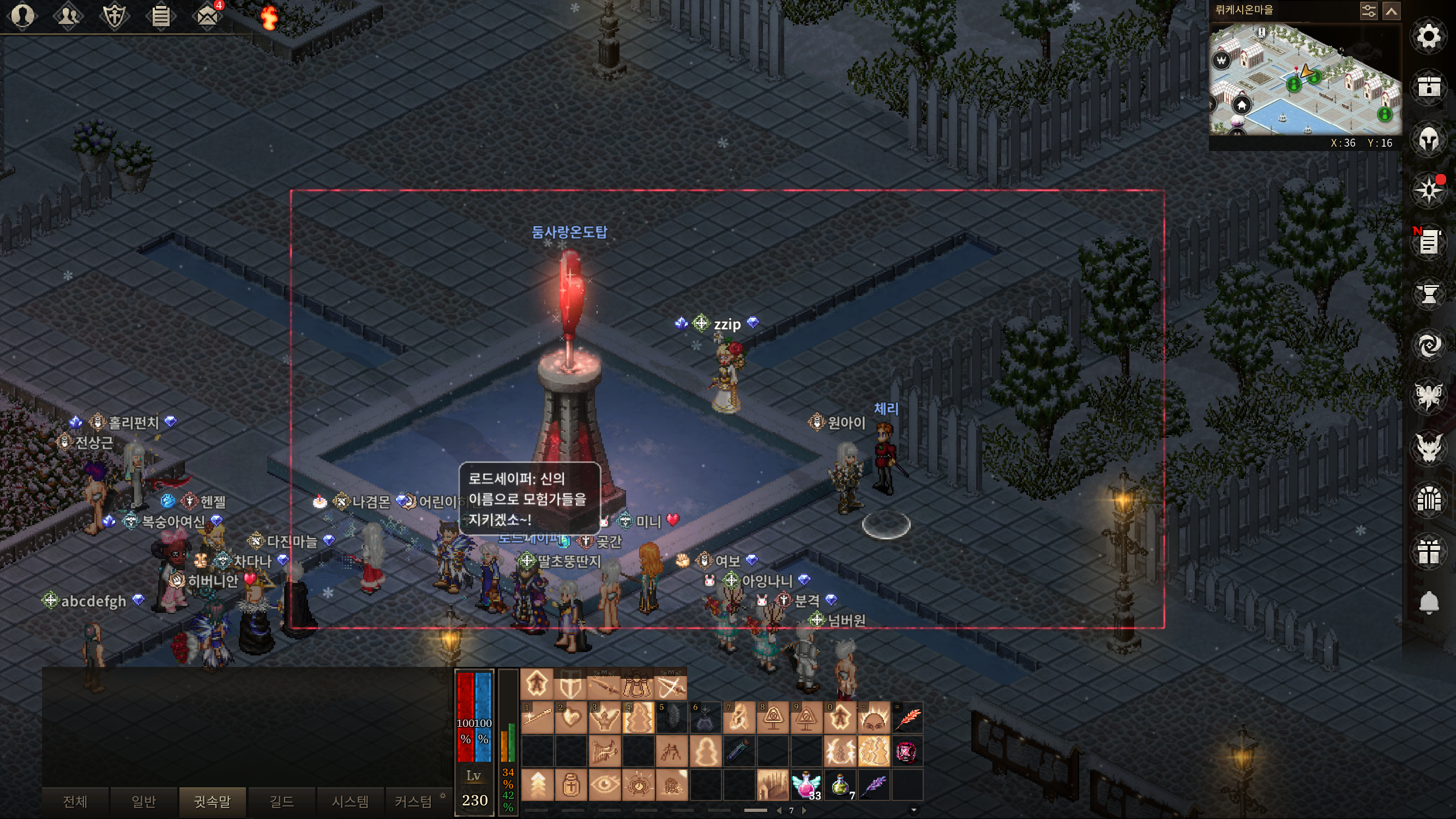The width and height of the screenshot is (1456, 819).
Task: Open the friends list icon
Action: [x=68, y=15]
